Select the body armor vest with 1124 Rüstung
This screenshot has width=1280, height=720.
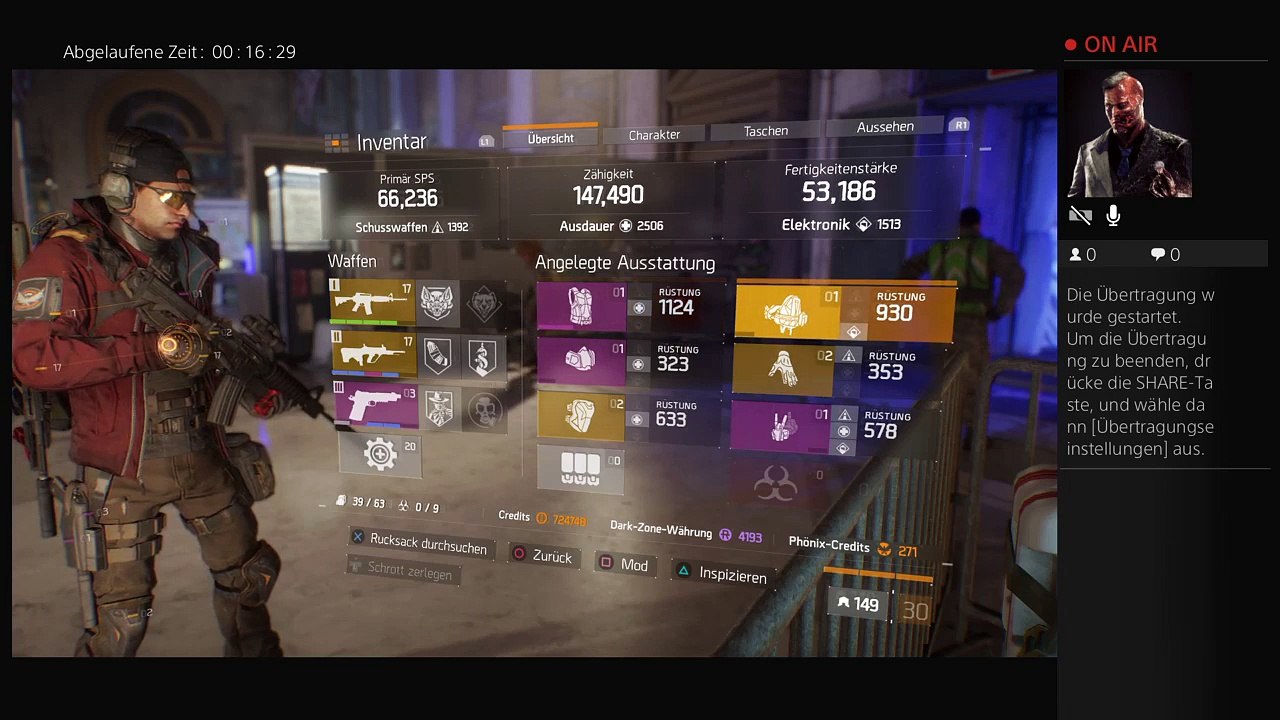[581, 307]
